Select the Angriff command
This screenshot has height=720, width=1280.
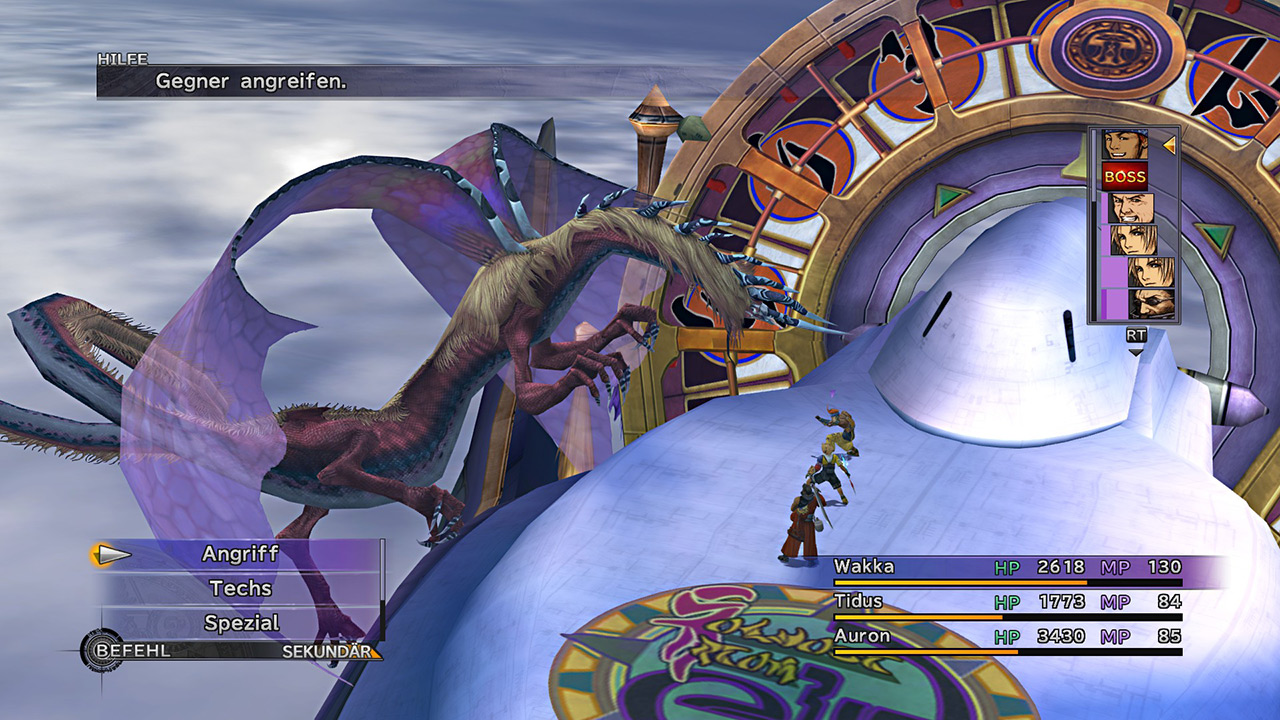point(240,554)
